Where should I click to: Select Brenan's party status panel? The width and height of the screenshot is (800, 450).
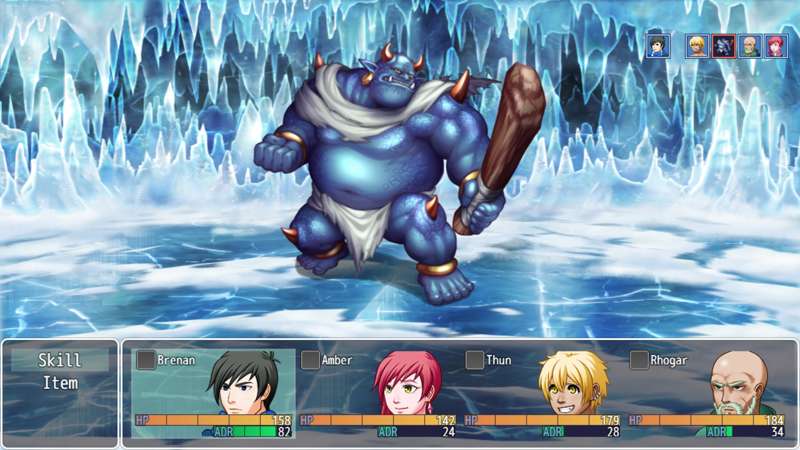pos(213,394)
